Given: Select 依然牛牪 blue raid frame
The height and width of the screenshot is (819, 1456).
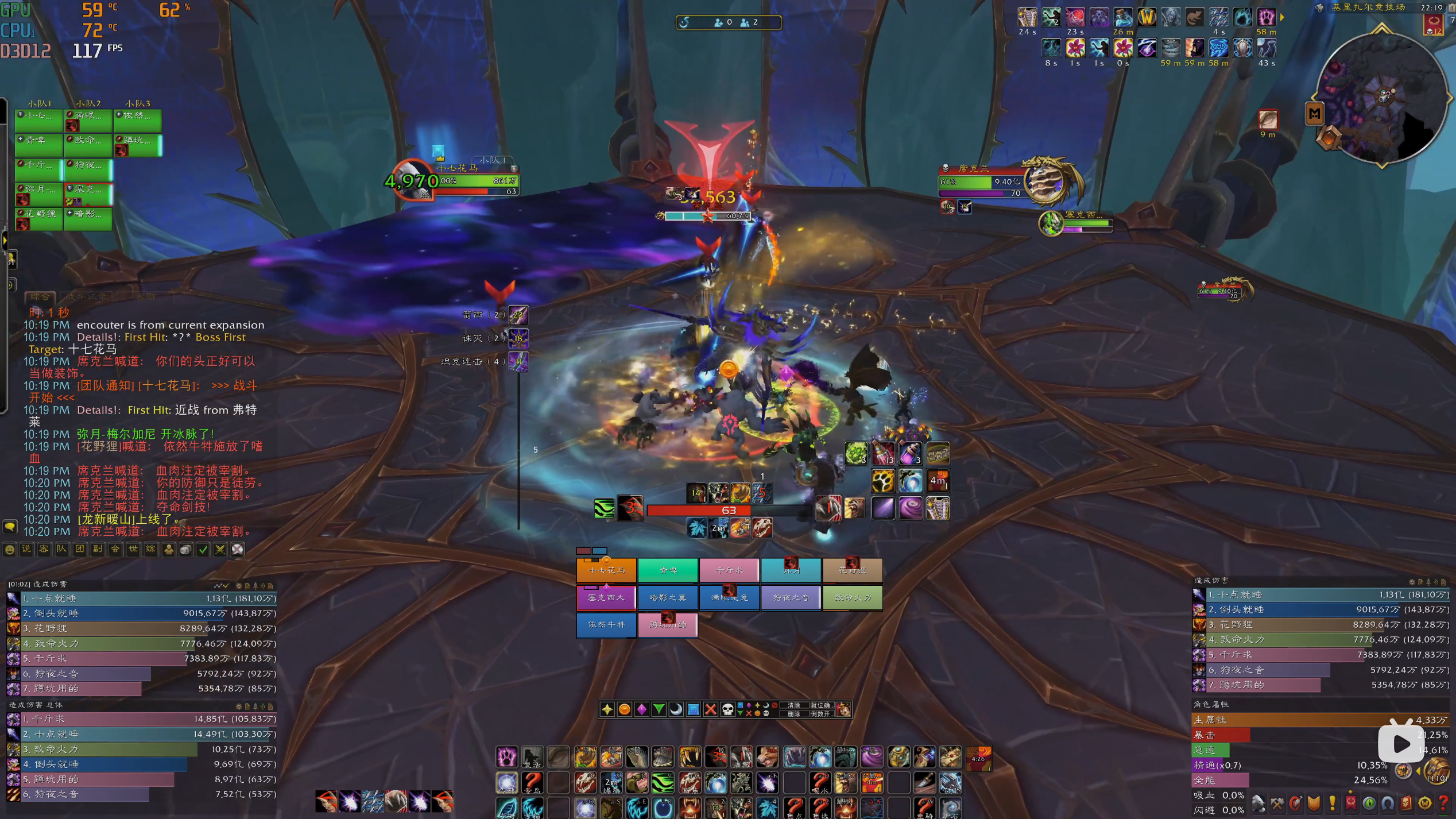Looking at the screenshot, I should [x=606, y=625].
